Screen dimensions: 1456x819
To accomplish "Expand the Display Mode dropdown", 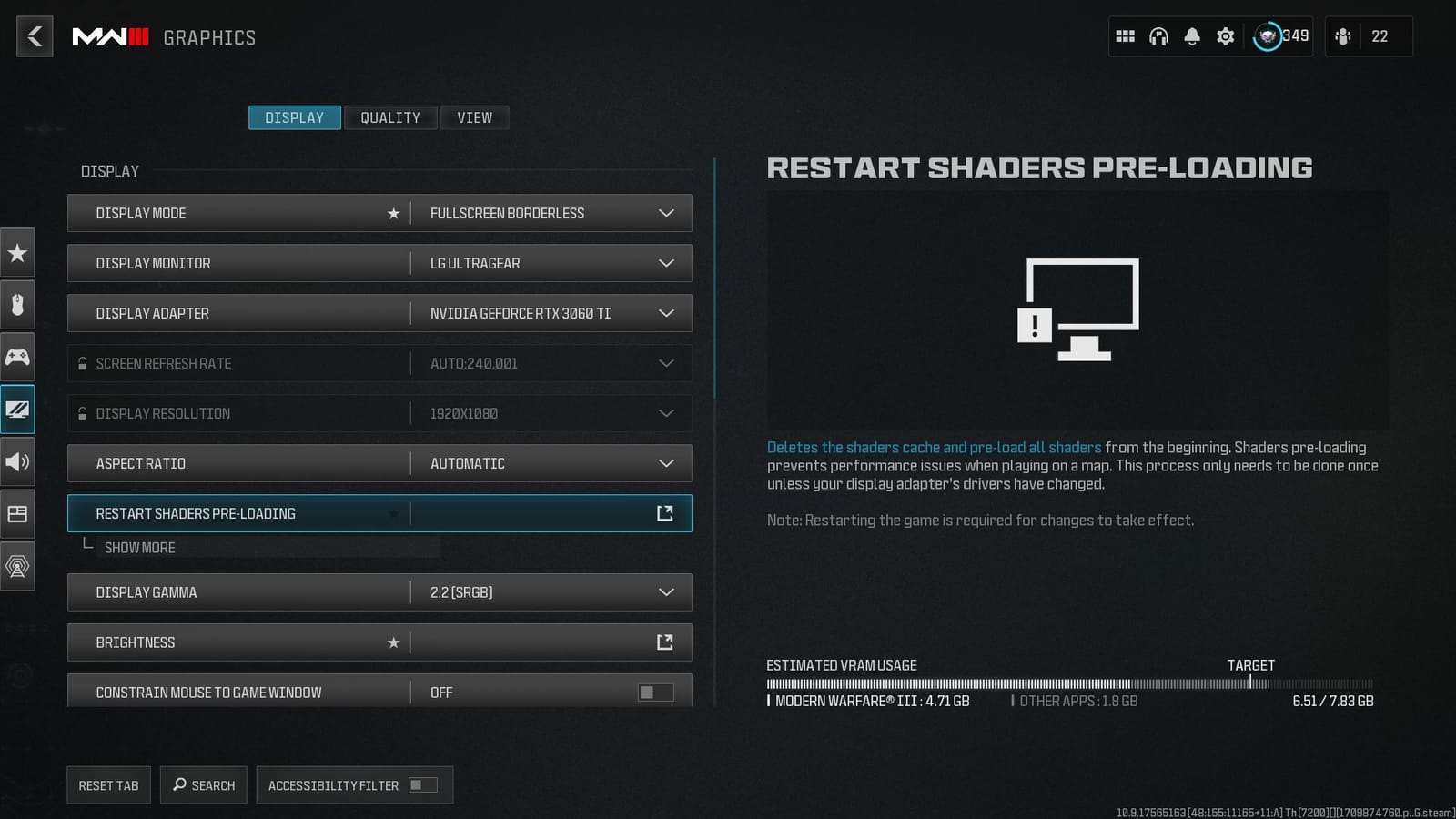I will point(666,213).
